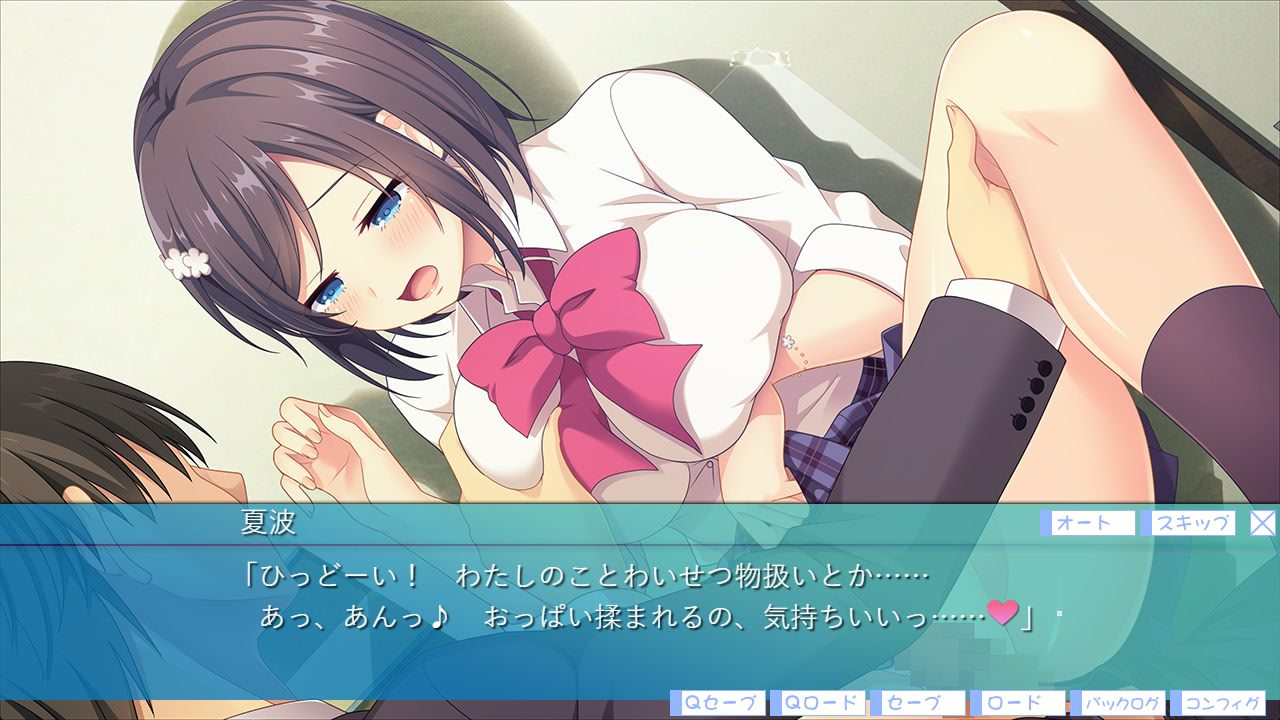1280x720 pixels.
Task: Quick save with Qセーブ
Action: (x=717, y=703)
